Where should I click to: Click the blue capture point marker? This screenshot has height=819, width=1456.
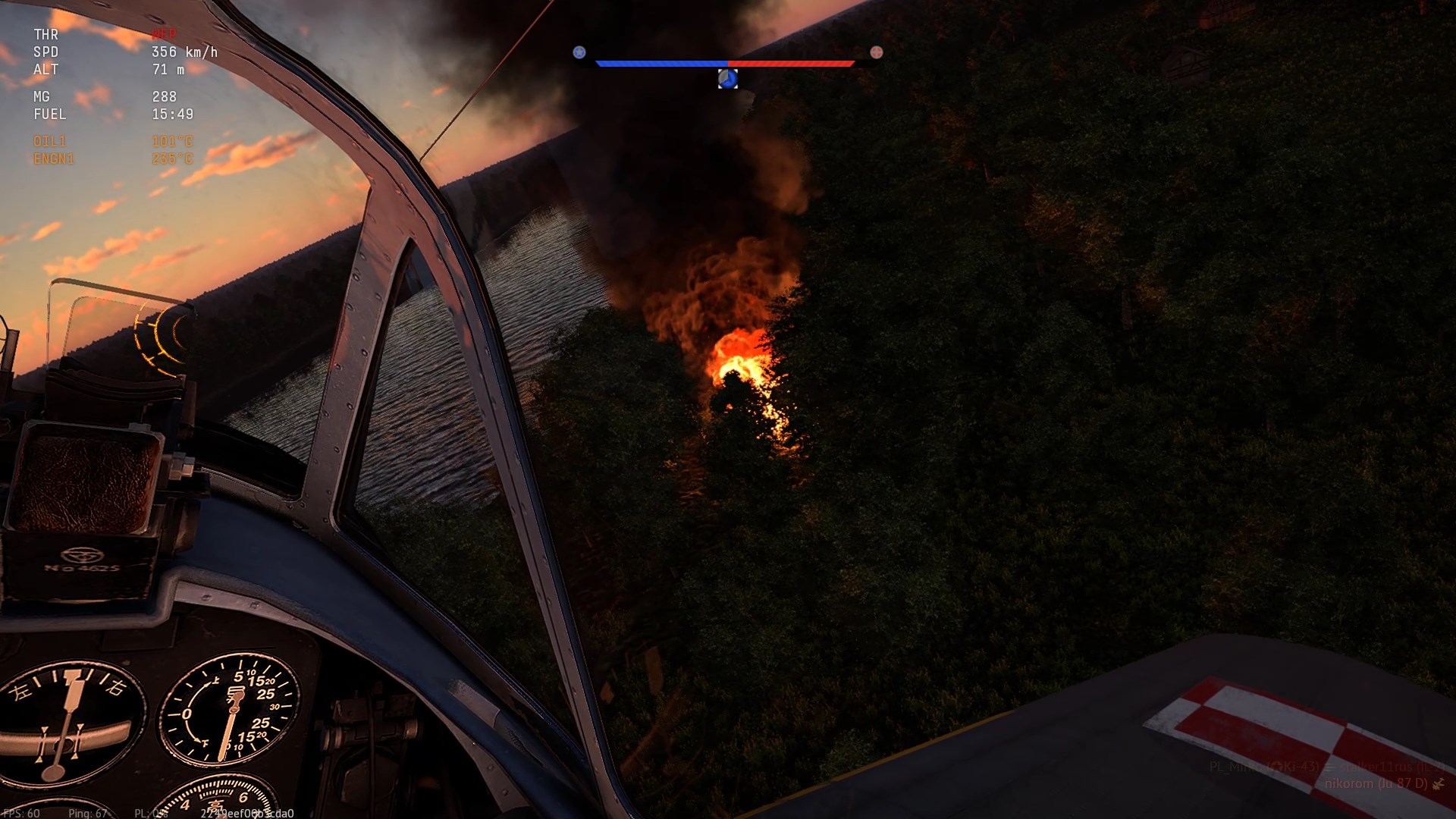(x=728, y=79)
